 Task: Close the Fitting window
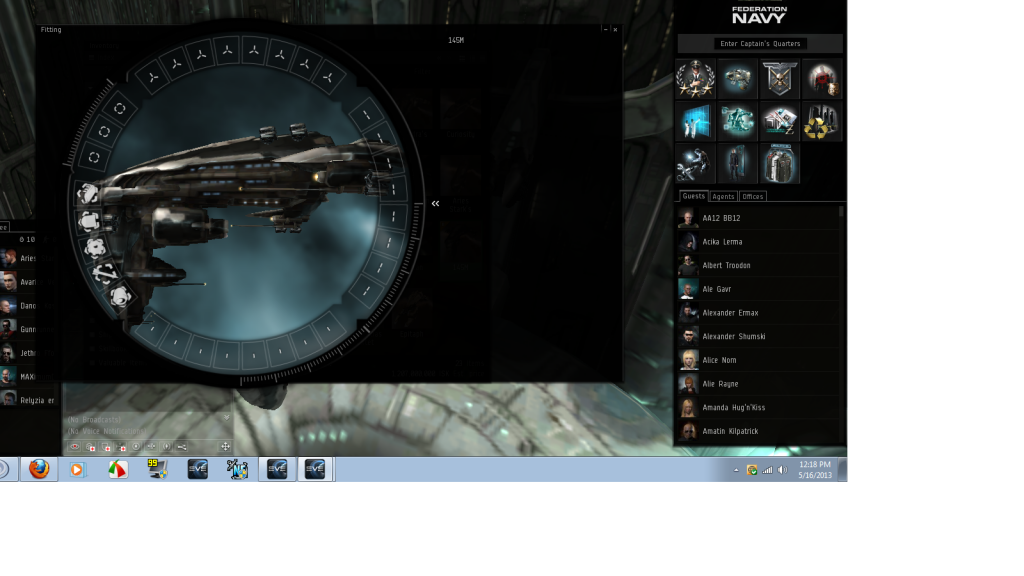pyautogui.click(x=615, y=30)
